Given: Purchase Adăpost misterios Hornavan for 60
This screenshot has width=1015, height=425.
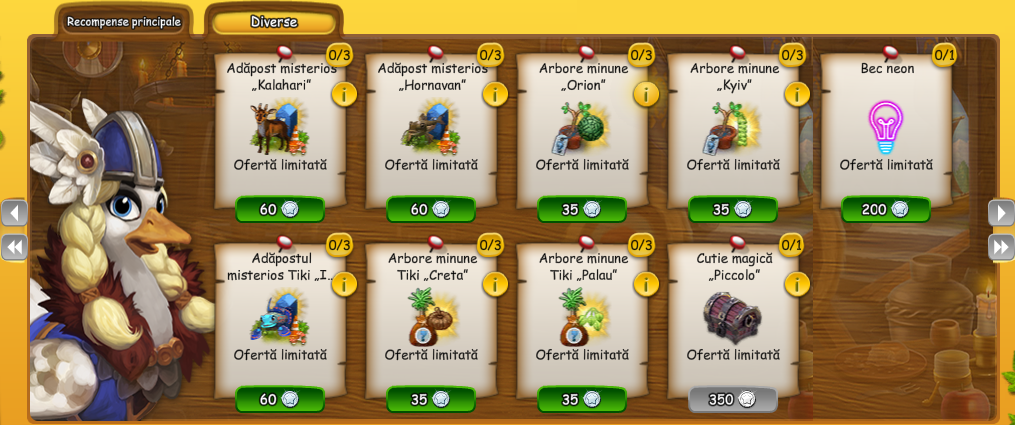Looking at the screenshot, I should 431,209.
